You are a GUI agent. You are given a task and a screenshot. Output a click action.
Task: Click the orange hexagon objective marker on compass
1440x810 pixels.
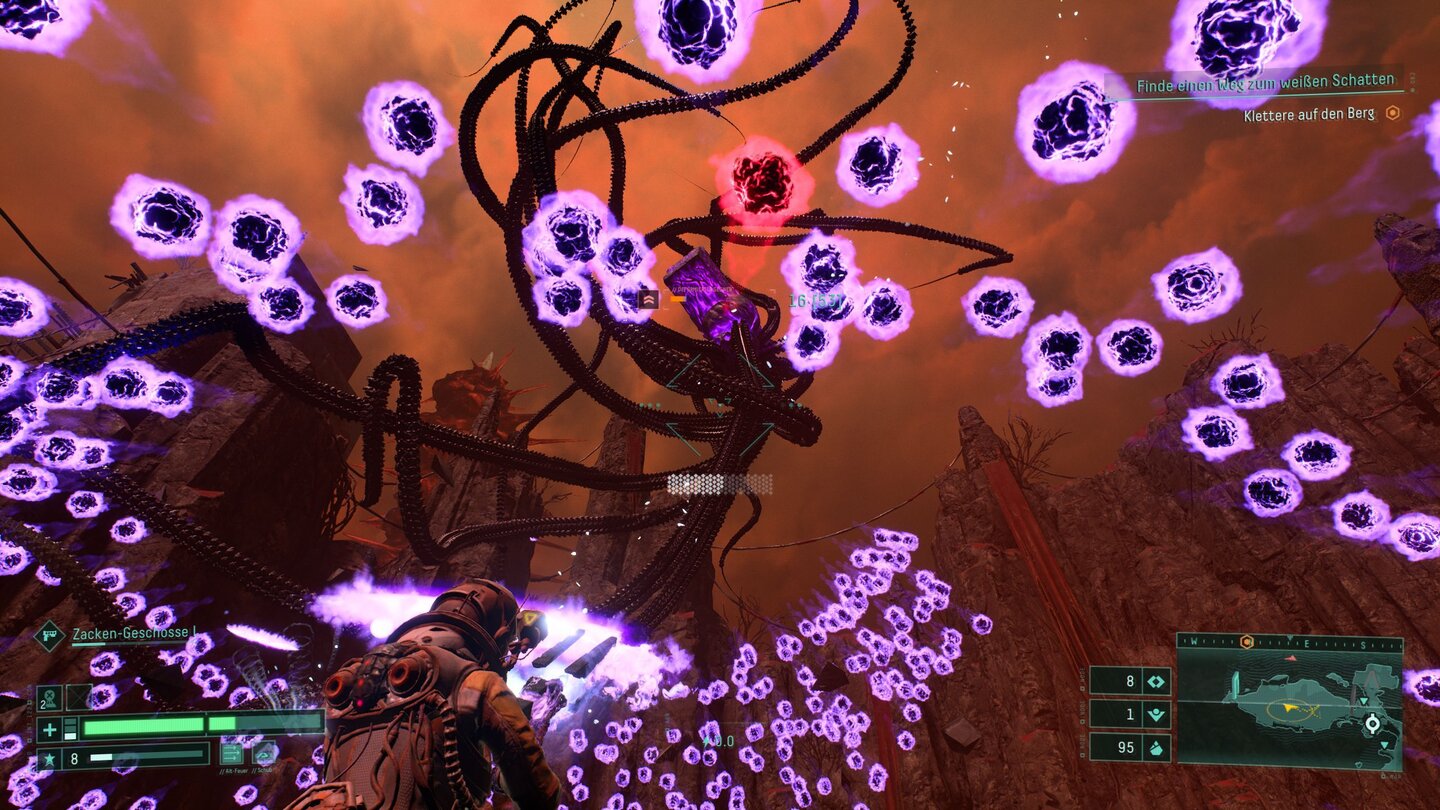(x=1246, y=642)
